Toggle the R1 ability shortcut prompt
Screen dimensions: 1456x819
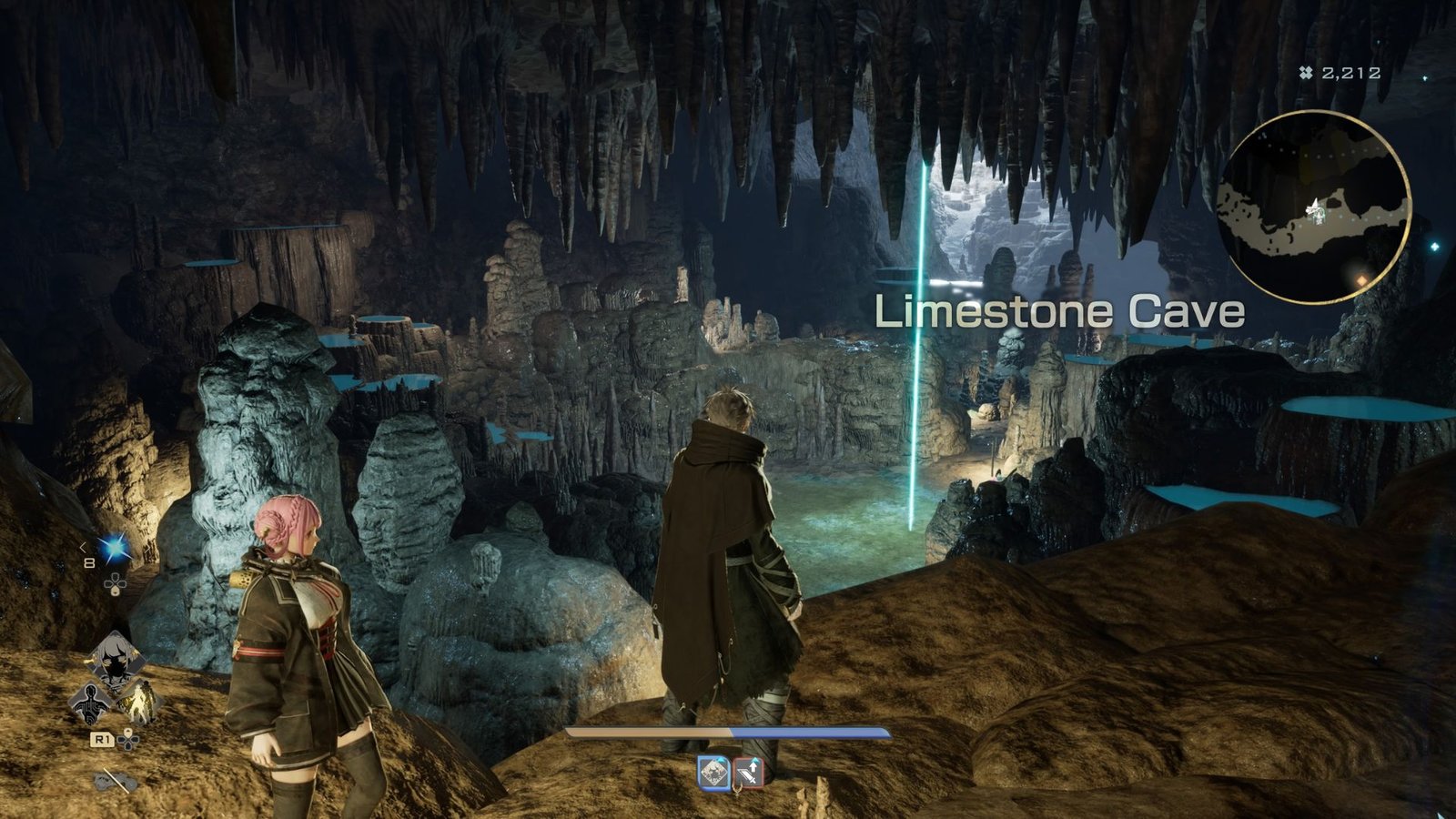pos(102,740)
